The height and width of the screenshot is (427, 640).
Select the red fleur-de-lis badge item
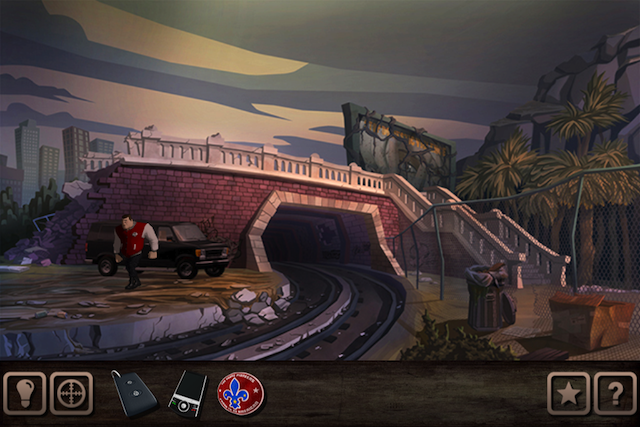[x=241, y=393]
